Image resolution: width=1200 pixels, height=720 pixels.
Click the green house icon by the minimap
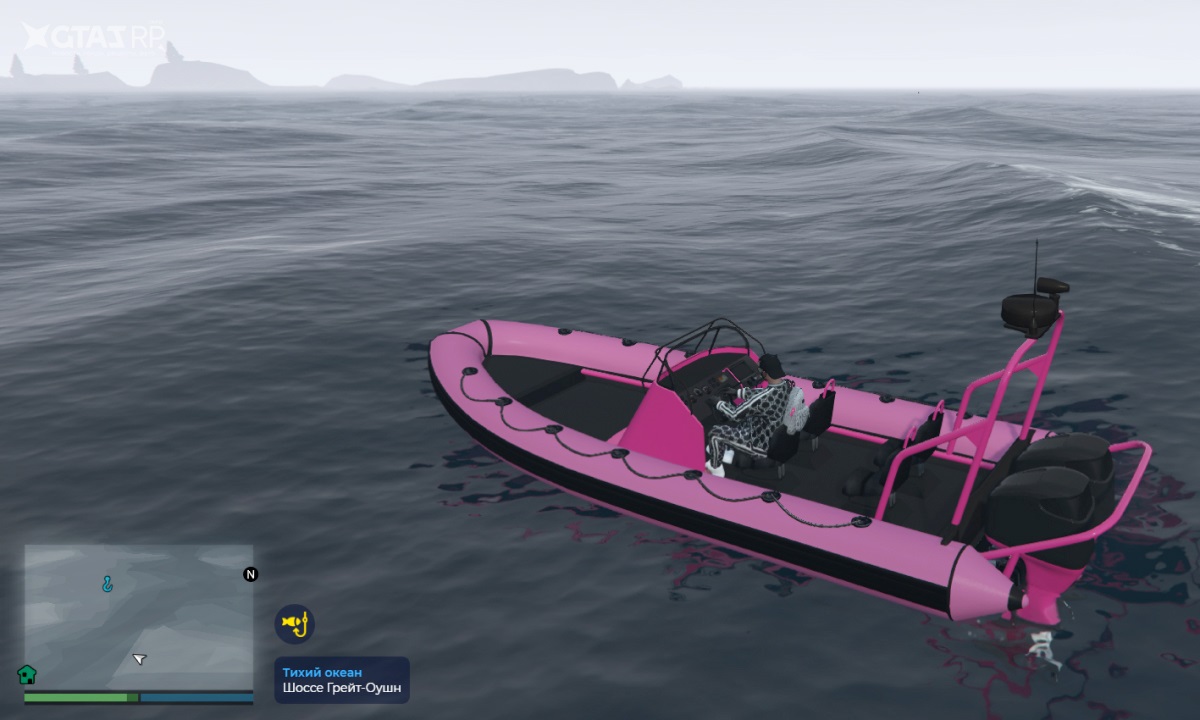coord(27,674)
